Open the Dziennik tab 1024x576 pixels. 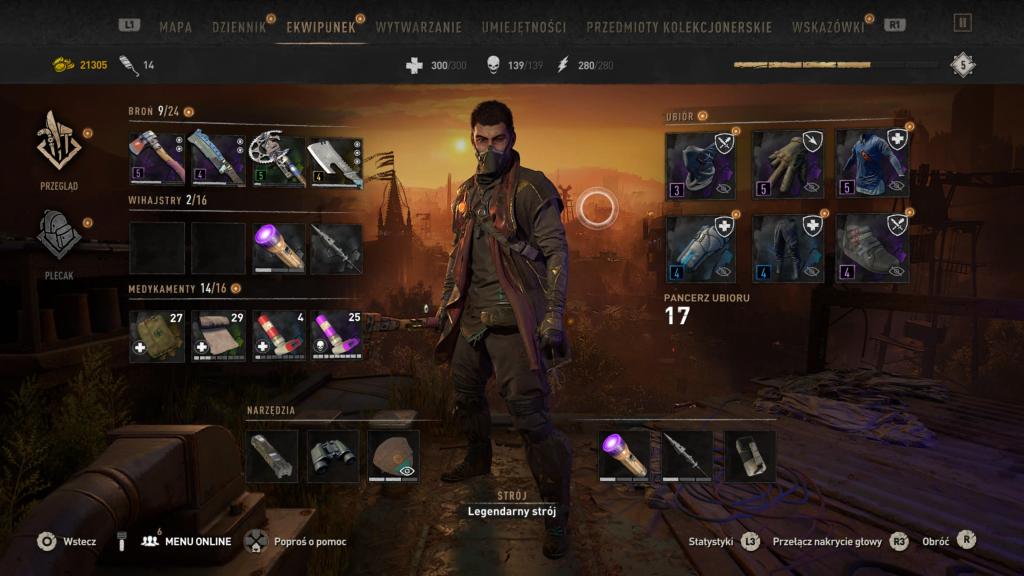[239, 27]
